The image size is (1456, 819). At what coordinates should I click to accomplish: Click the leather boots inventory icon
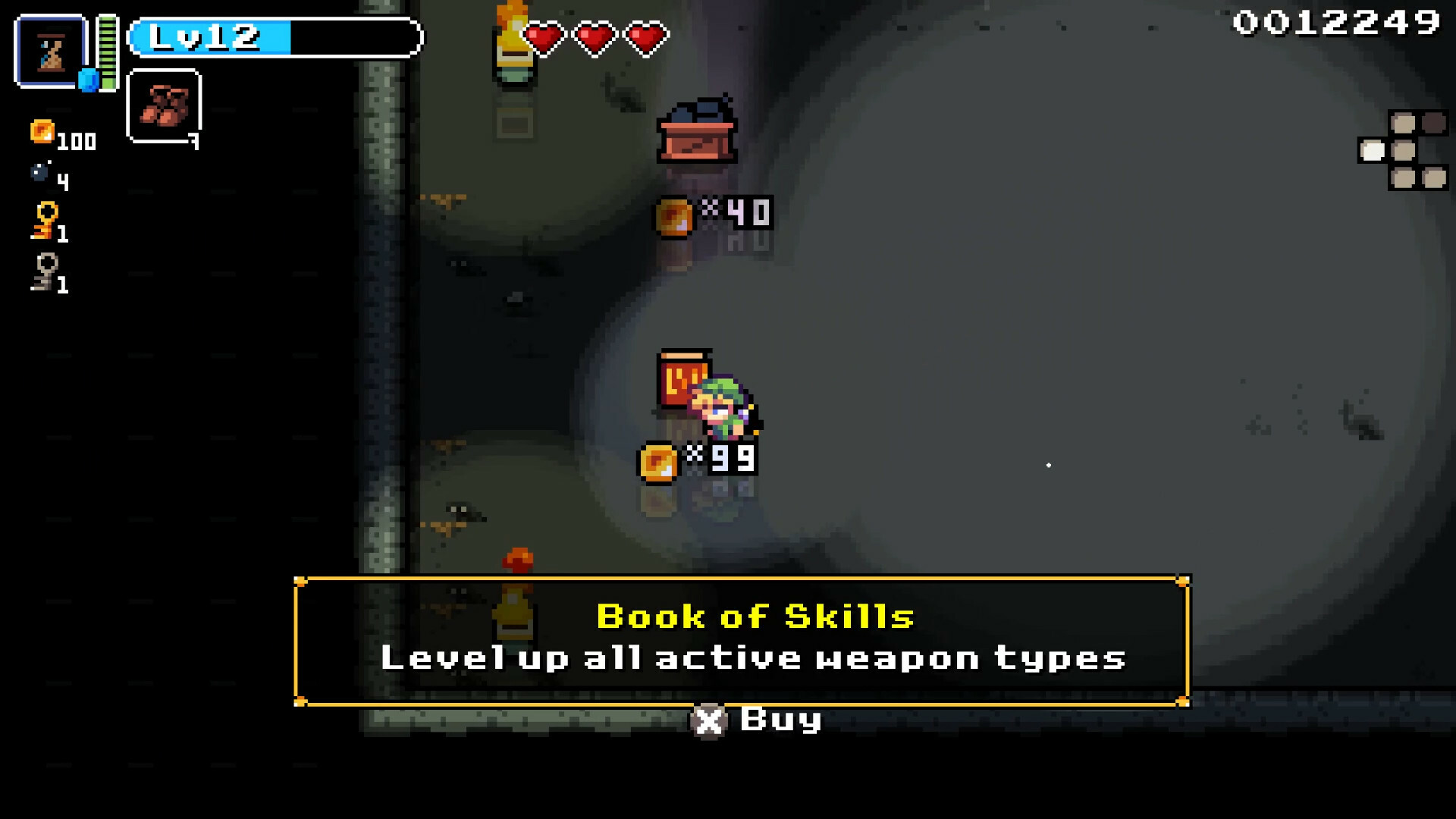tap(165, 106)
